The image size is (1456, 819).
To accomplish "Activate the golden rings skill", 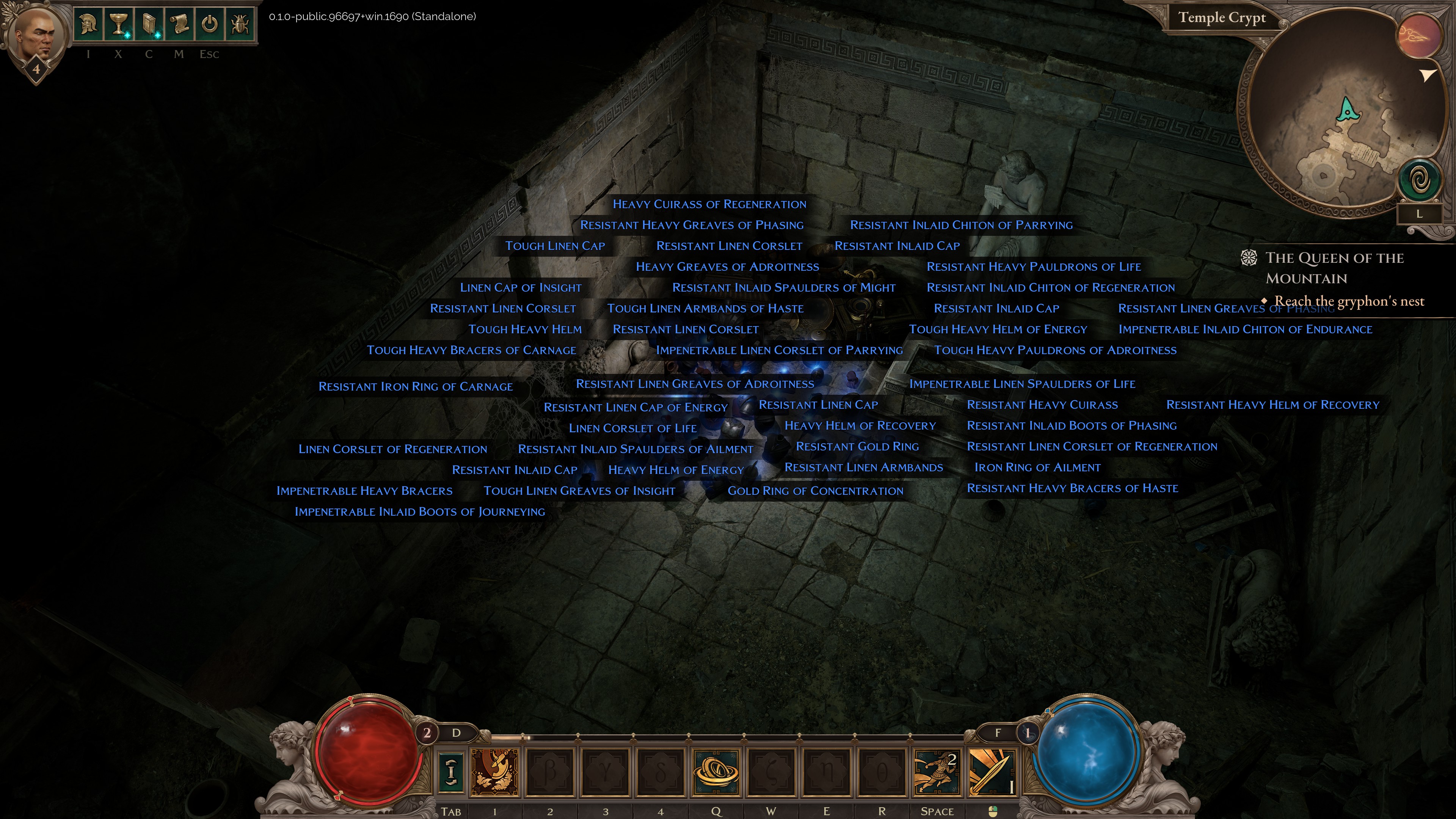I will pyautogui.click(x=715, y=771).
